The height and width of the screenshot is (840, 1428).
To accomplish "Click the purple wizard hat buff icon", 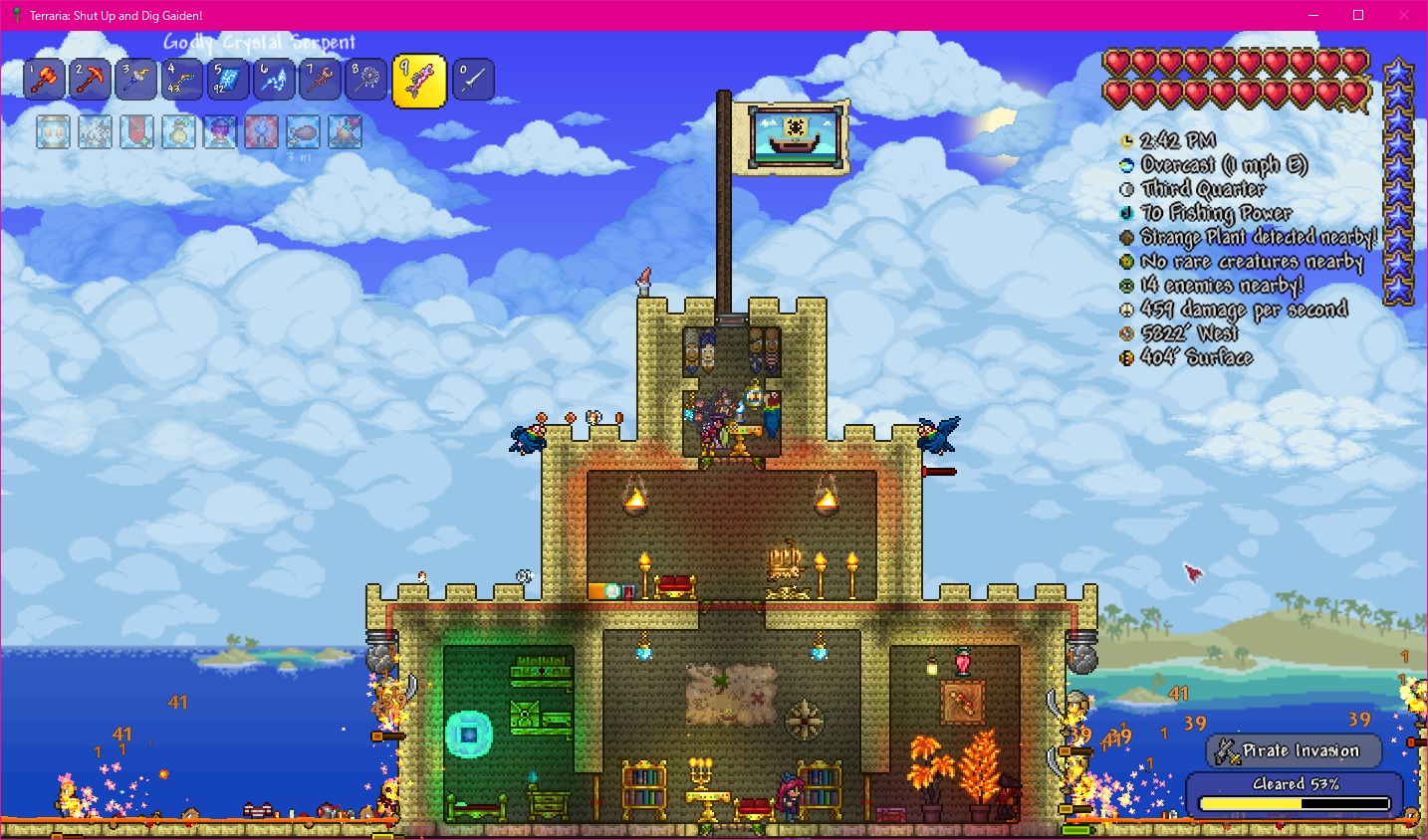I will [x=220, y=131].
